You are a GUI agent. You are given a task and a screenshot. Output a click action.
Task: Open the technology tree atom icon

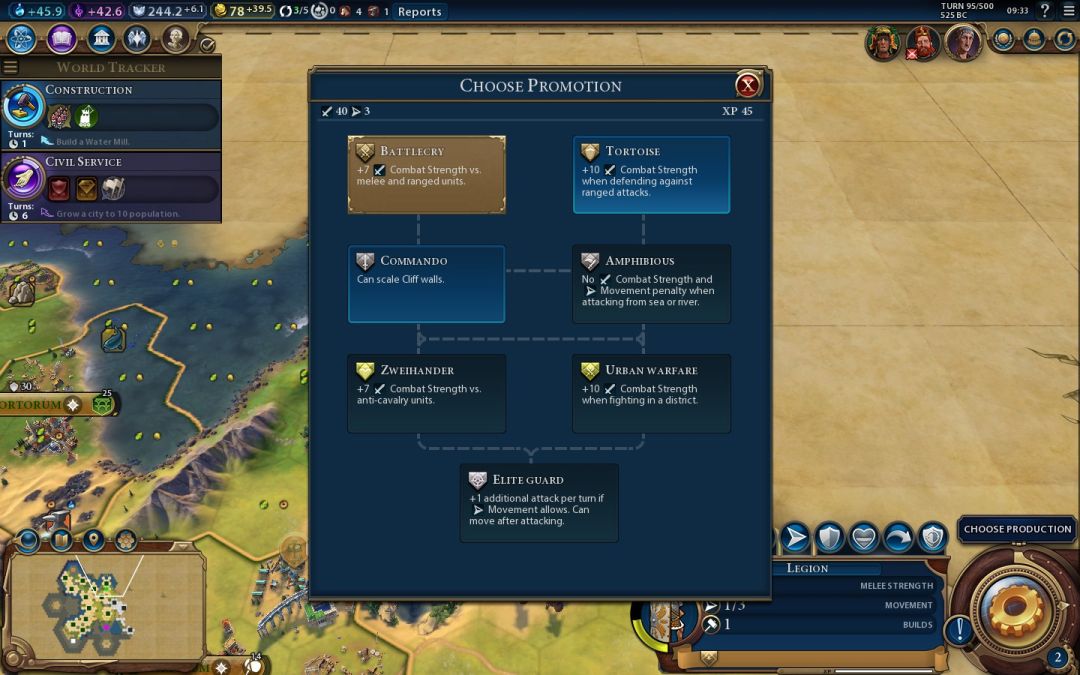coord(22,39)
